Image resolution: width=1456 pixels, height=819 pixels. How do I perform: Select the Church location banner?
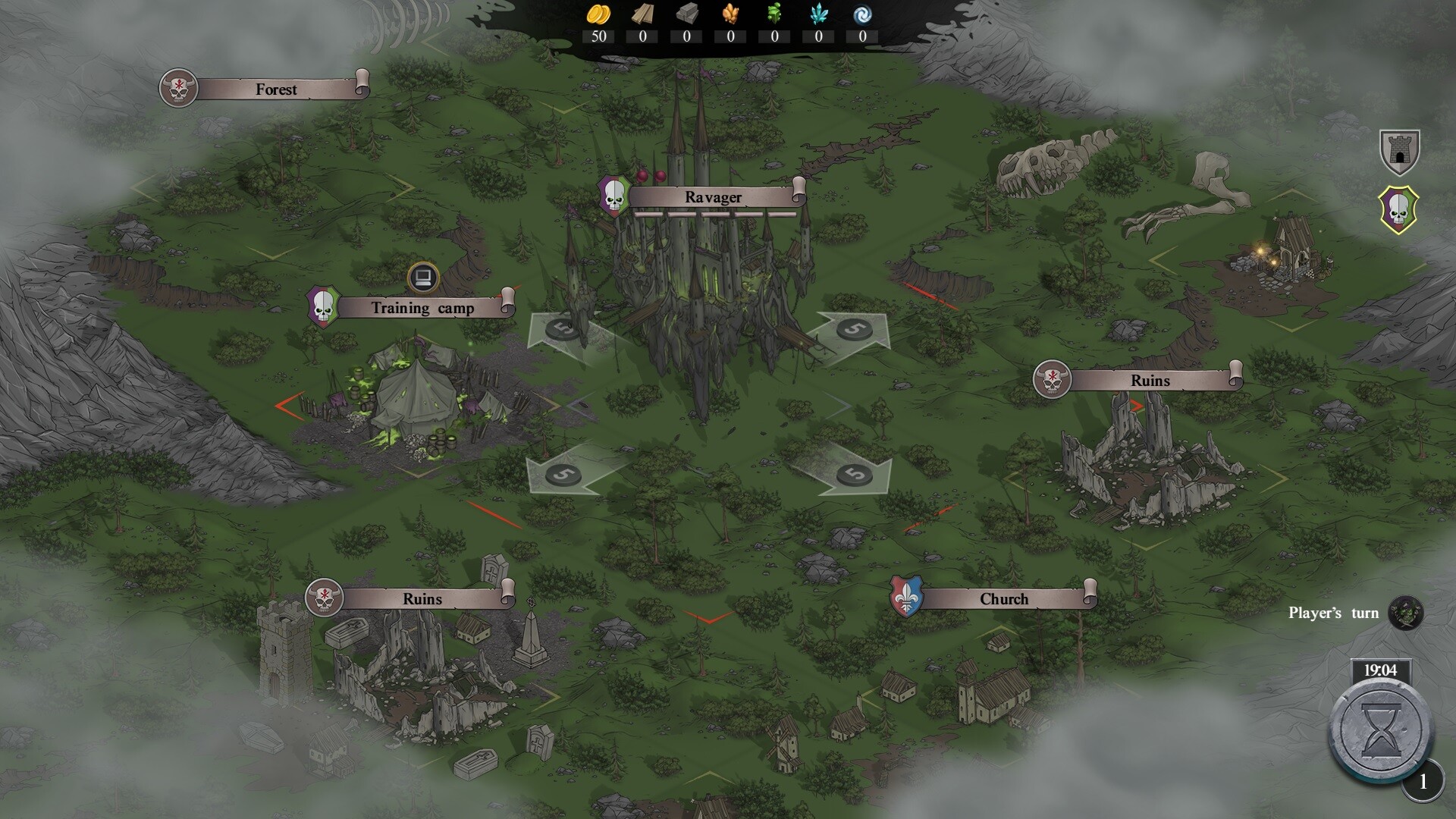(1003, 599)
